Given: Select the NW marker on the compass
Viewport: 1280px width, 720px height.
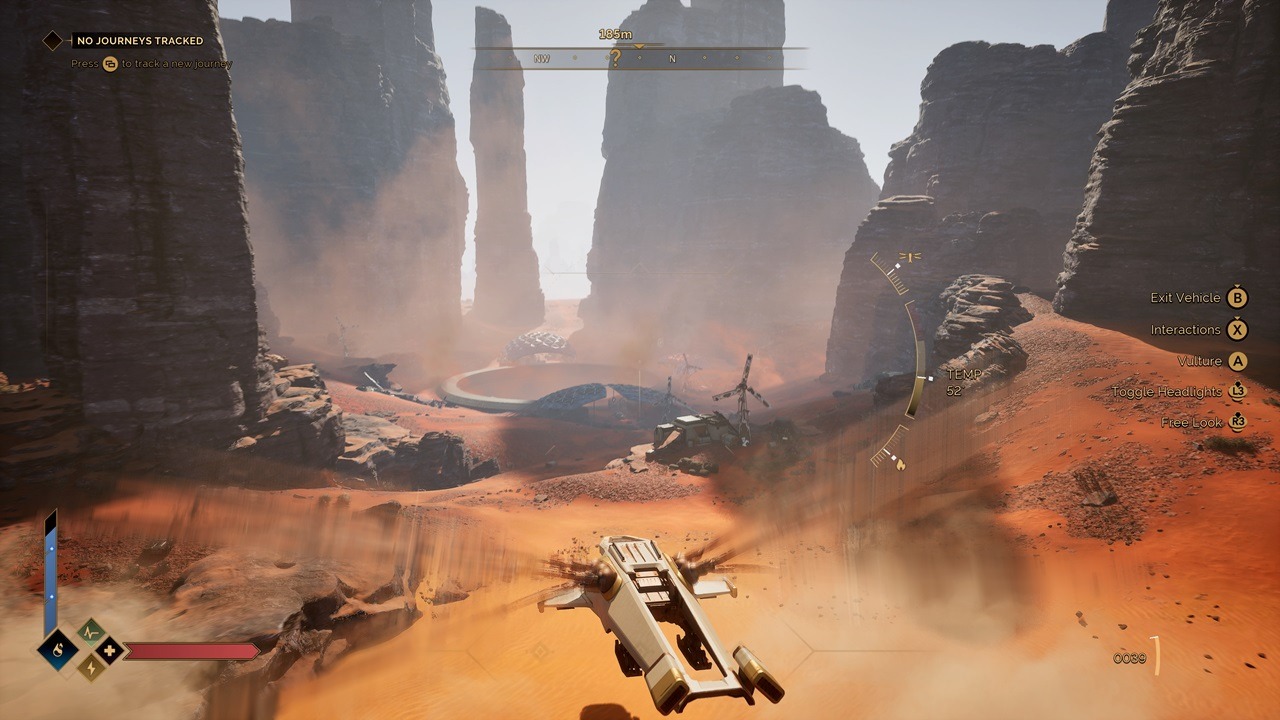Looking at the screenshot, I should [x=541, y=60].
